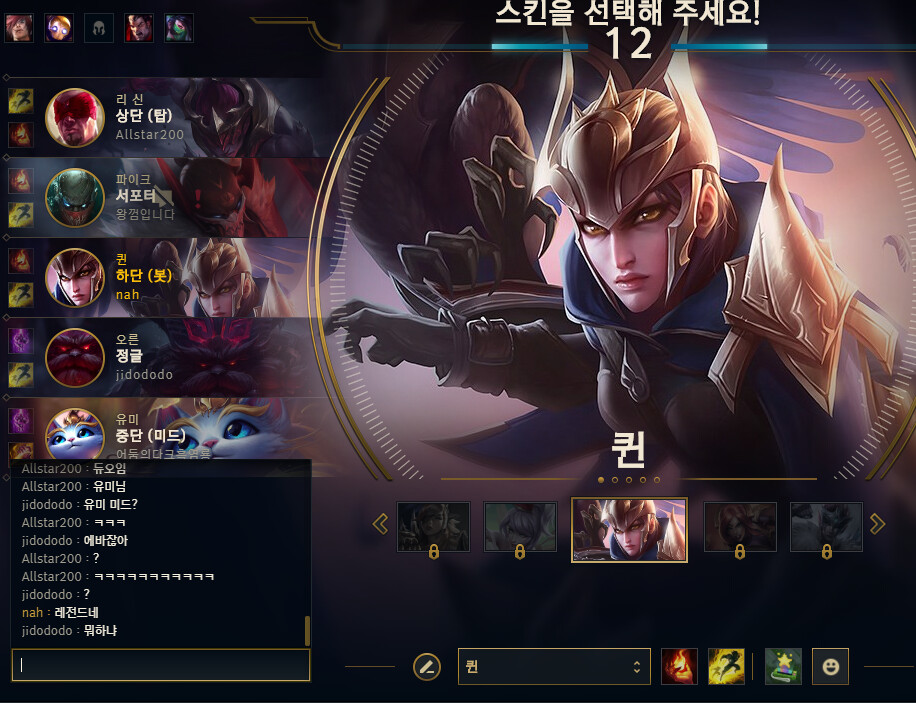The height and width of the screenshot is (703, 916).
Task: Show next skins with the right arrow
Action: pyautogui.click(x=877, y=524)
